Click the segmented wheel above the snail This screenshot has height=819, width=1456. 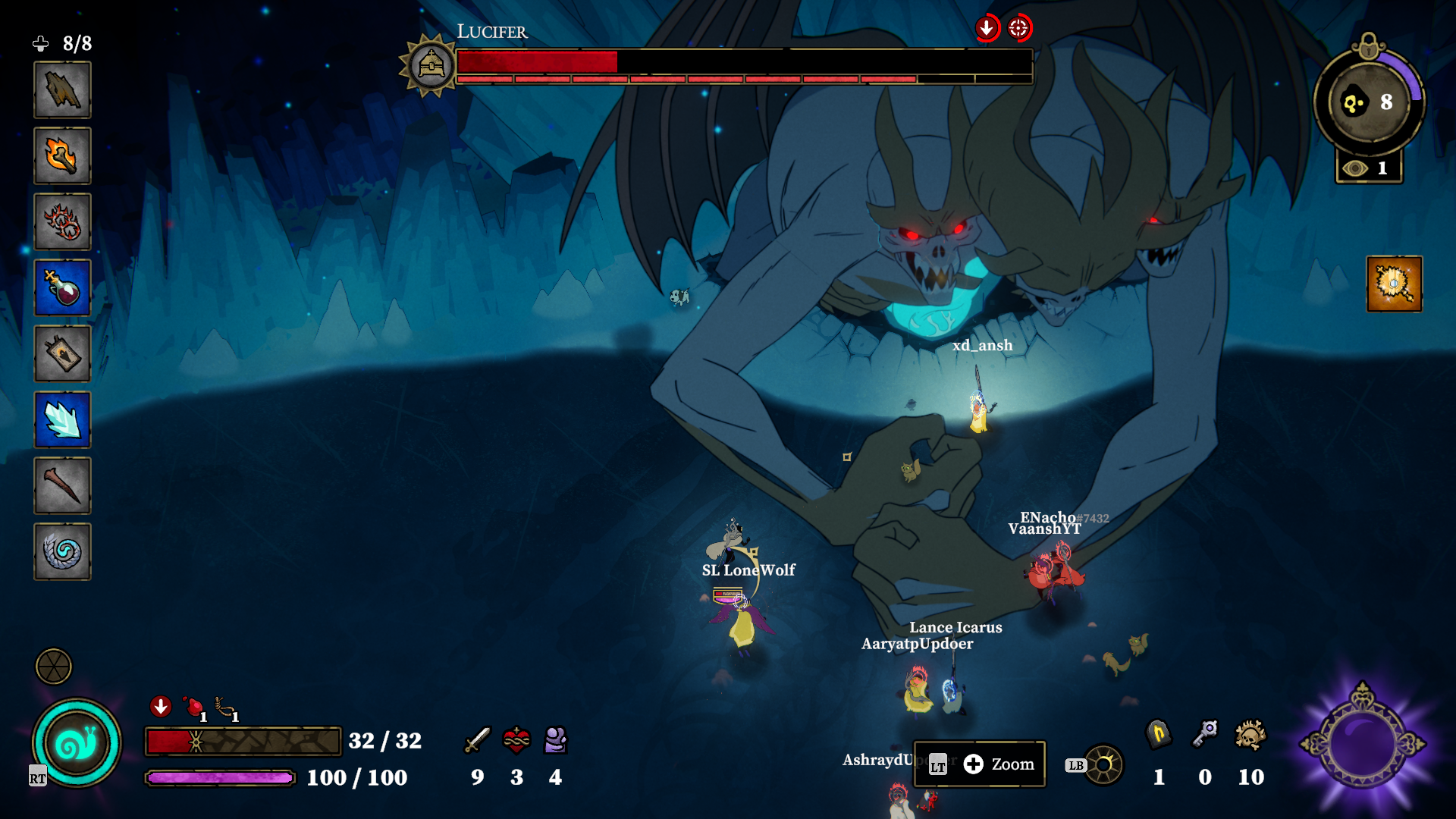point(54,667)
